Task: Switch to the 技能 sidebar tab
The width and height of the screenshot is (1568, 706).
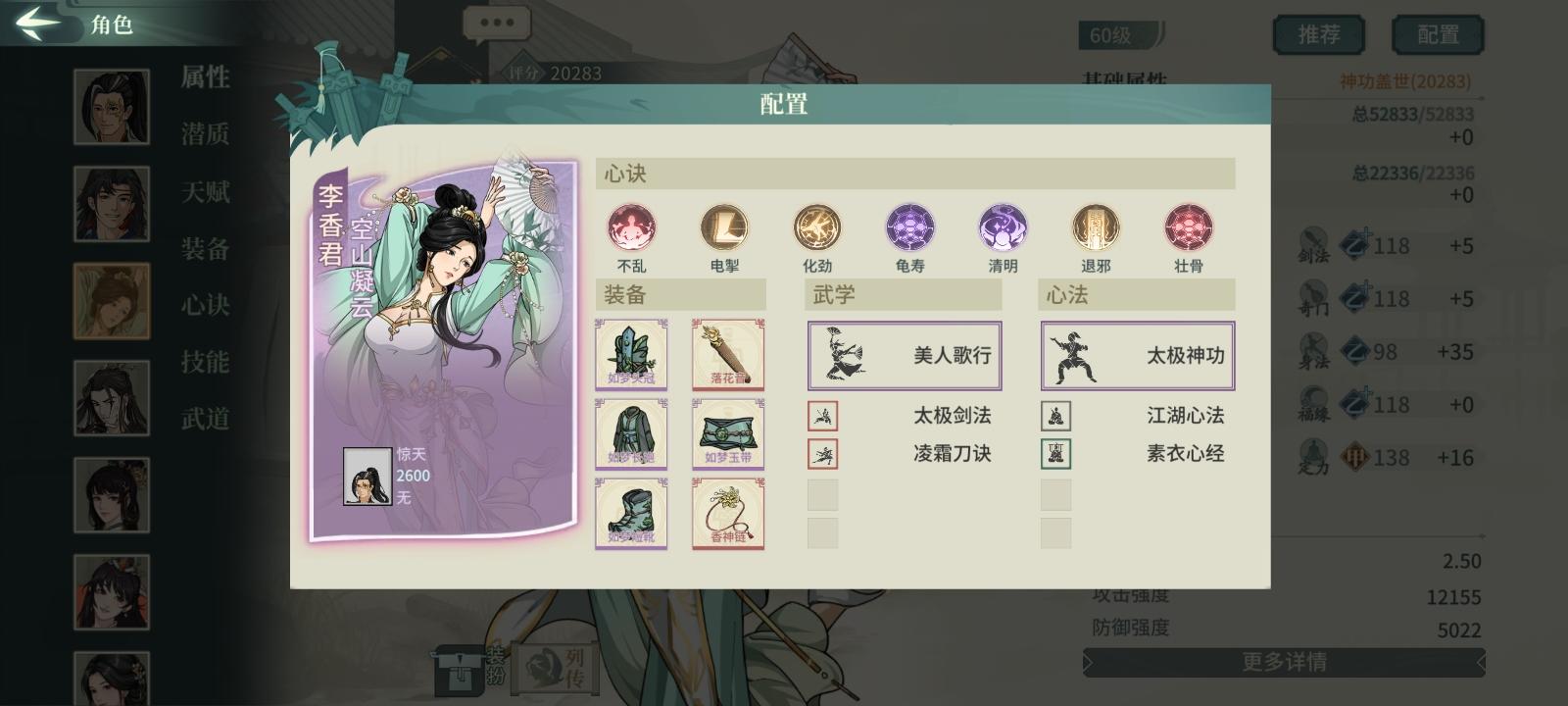Action: tap(208, 363)
